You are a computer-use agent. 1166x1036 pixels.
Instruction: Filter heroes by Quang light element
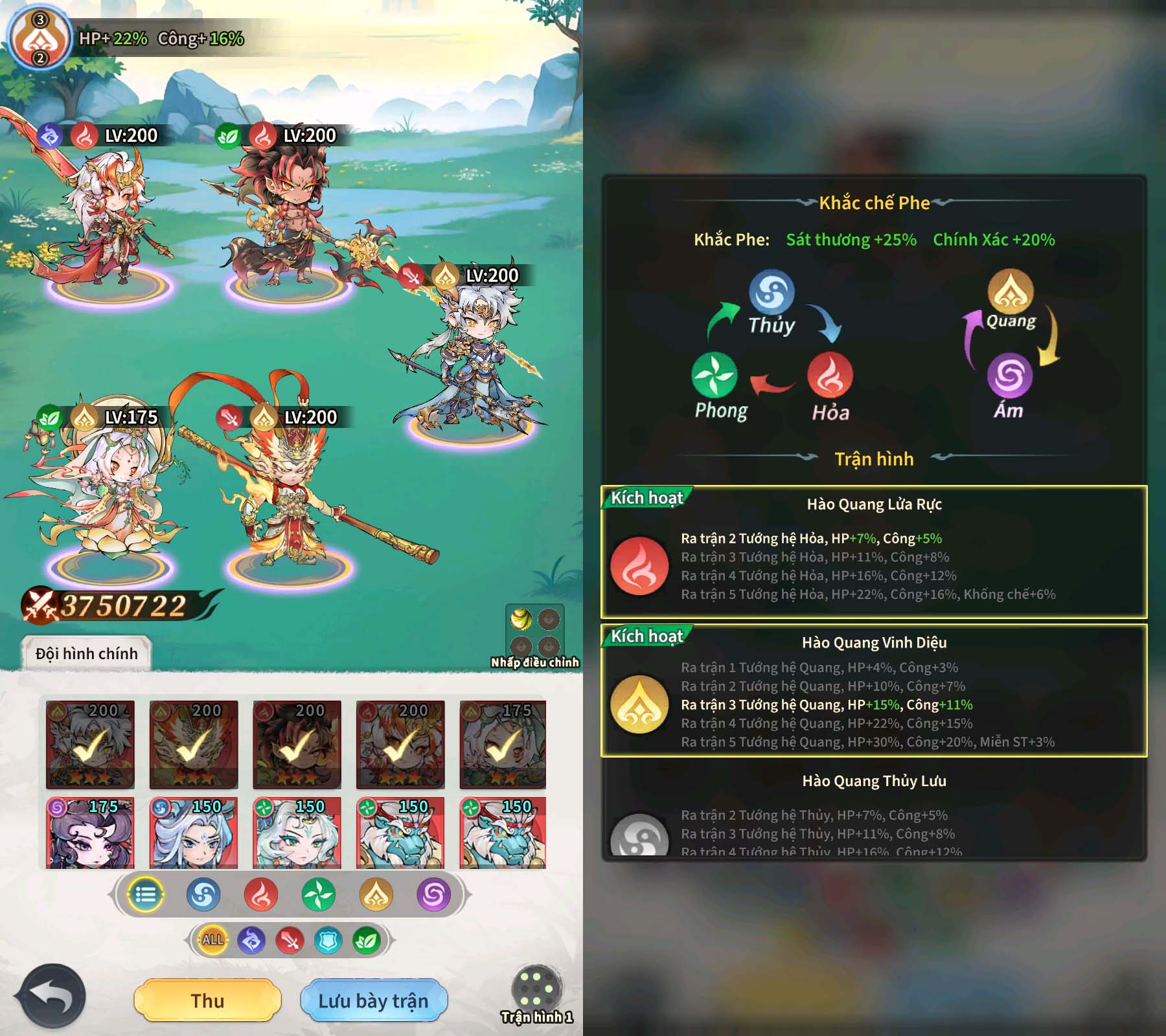[x=376, y=895]
